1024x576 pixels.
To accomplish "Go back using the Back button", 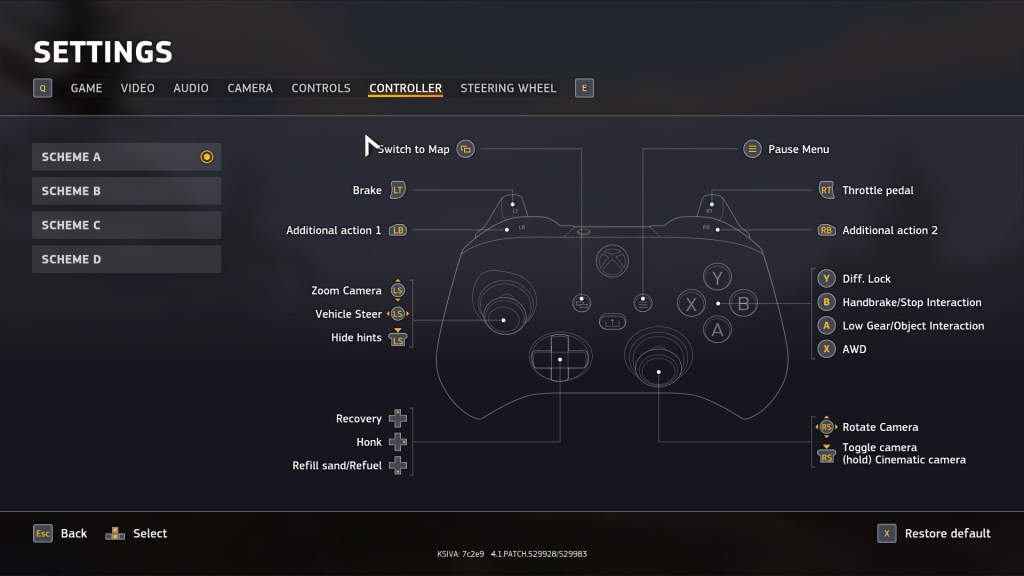I will pyautogui.click(x=61, y=533).
